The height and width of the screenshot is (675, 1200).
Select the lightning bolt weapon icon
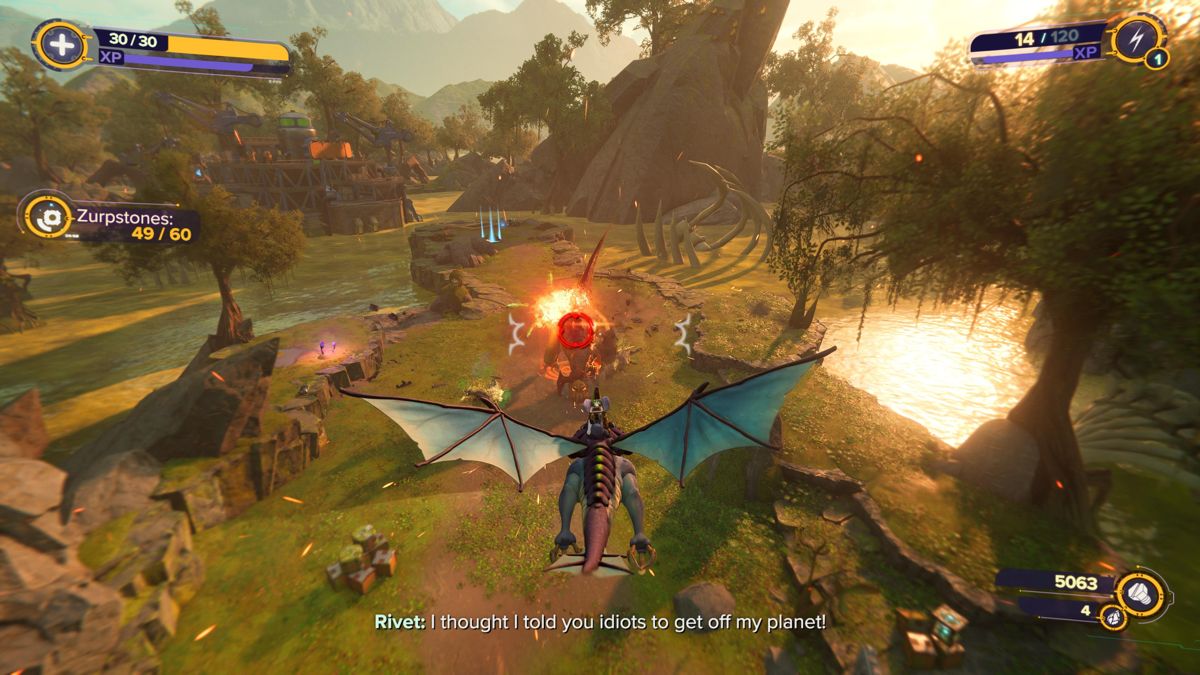pos(1137,37)
